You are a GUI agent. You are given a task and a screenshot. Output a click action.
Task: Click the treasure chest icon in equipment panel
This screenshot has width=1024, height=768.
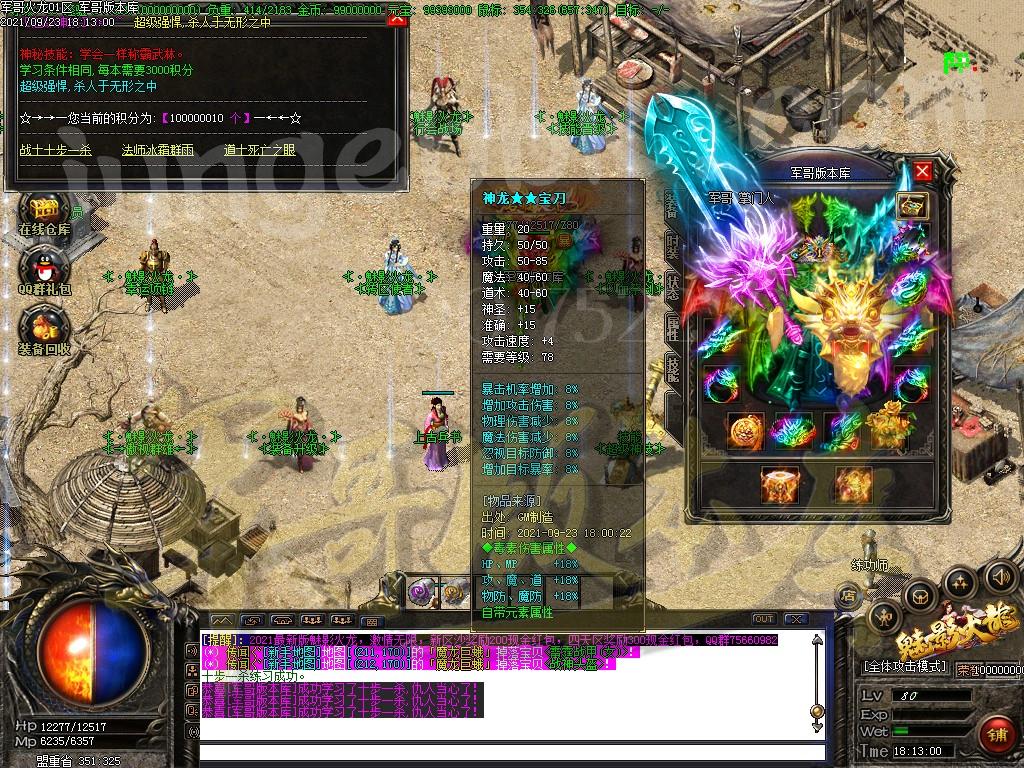tap(912, 206)
